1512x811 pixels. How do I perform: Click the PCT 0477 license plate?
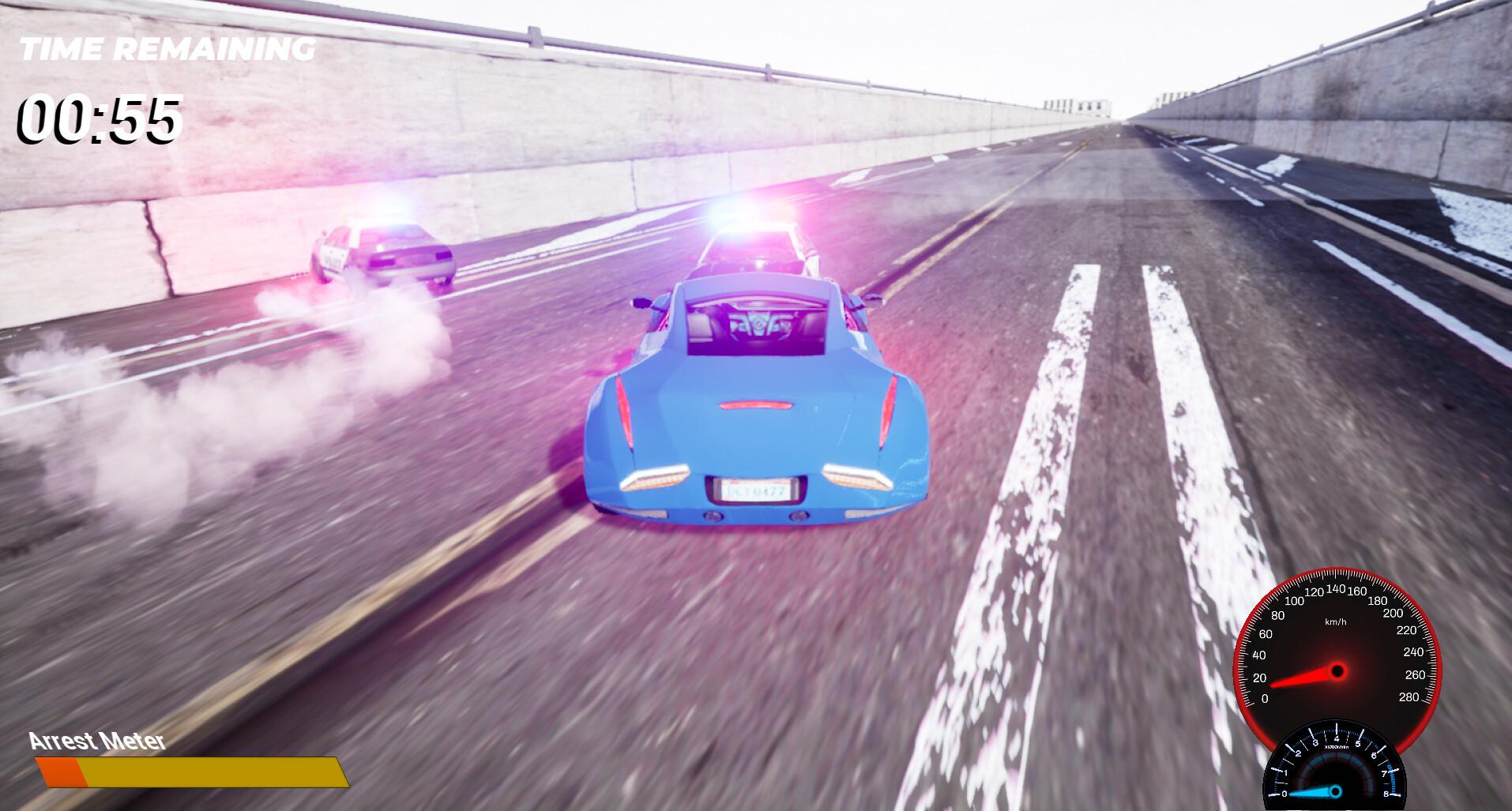pos(754,490)
